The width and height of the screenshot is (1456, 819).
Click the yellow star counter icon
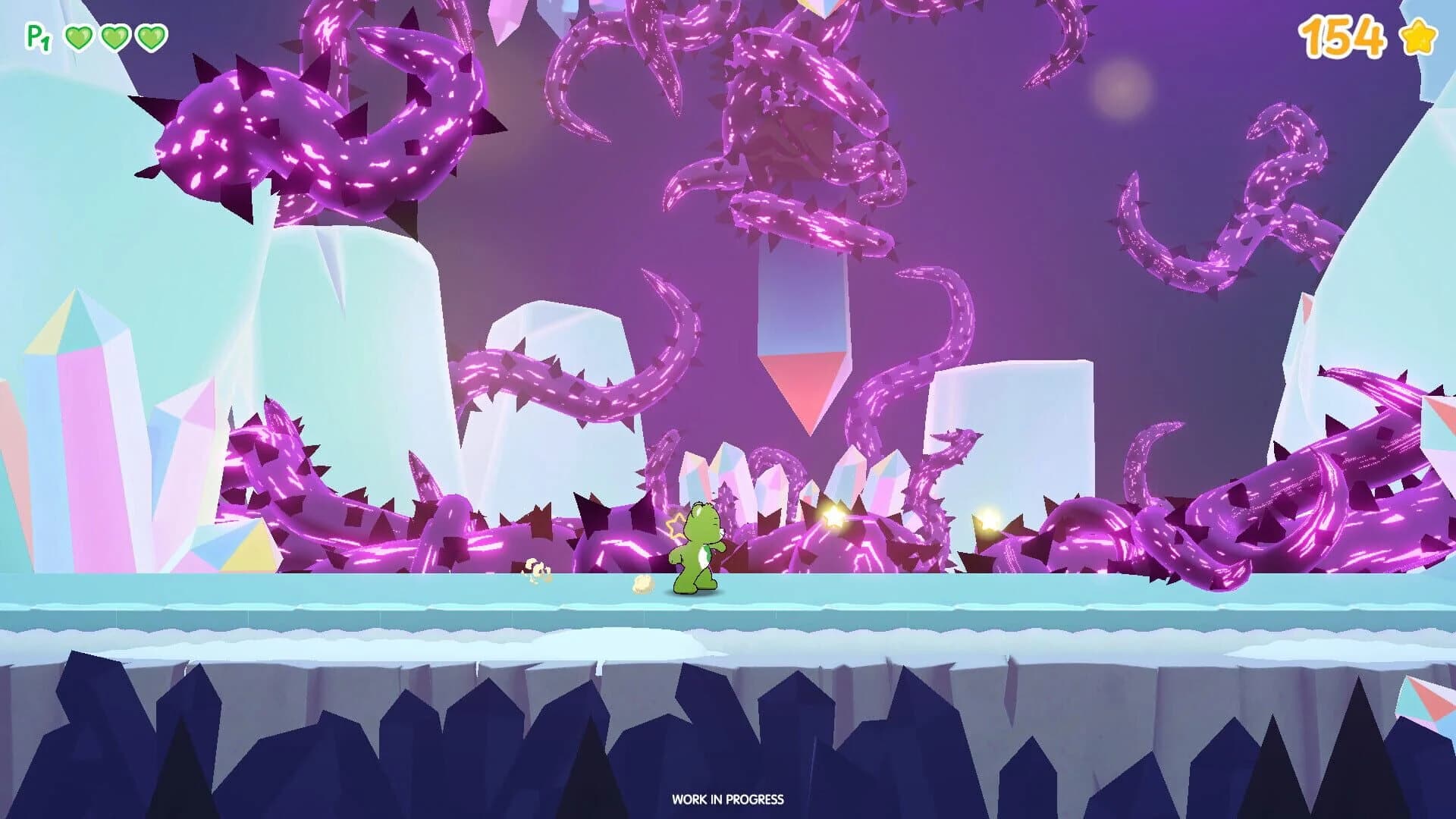(x=1420, y=36)
